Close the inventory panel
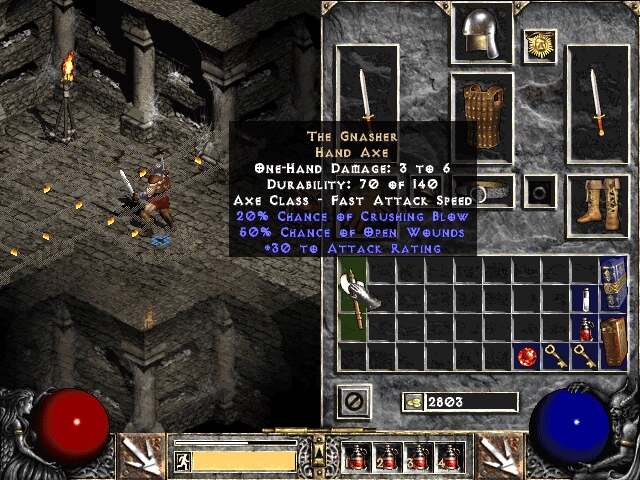640x480 pixels. click(x=355, y=401)
